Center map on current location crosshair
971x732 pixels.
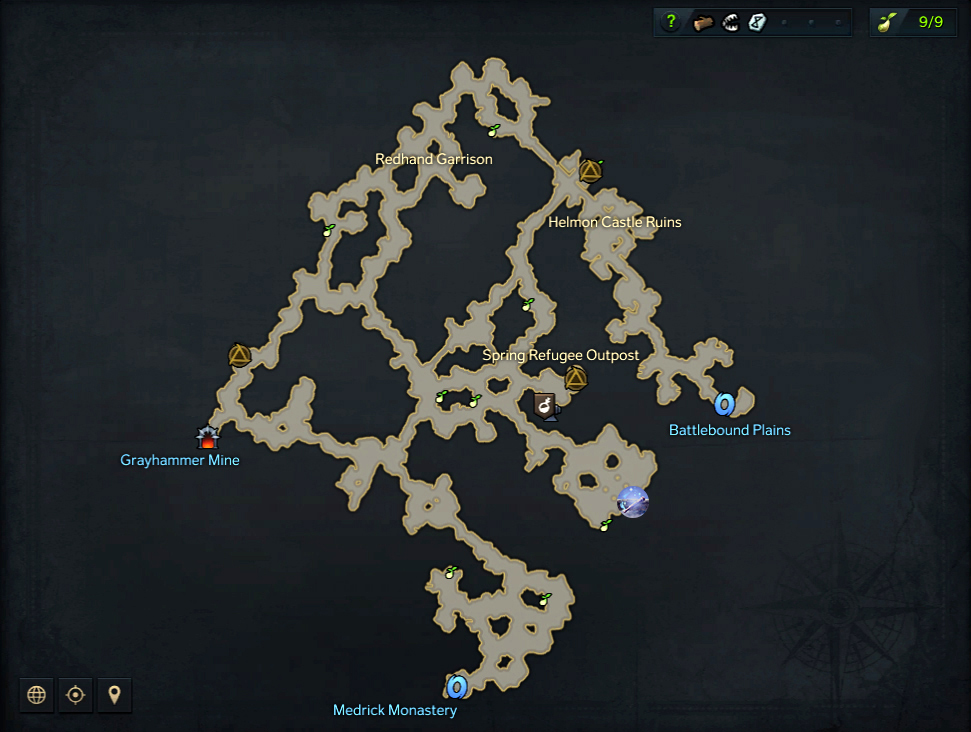click(x=75, y=695)
